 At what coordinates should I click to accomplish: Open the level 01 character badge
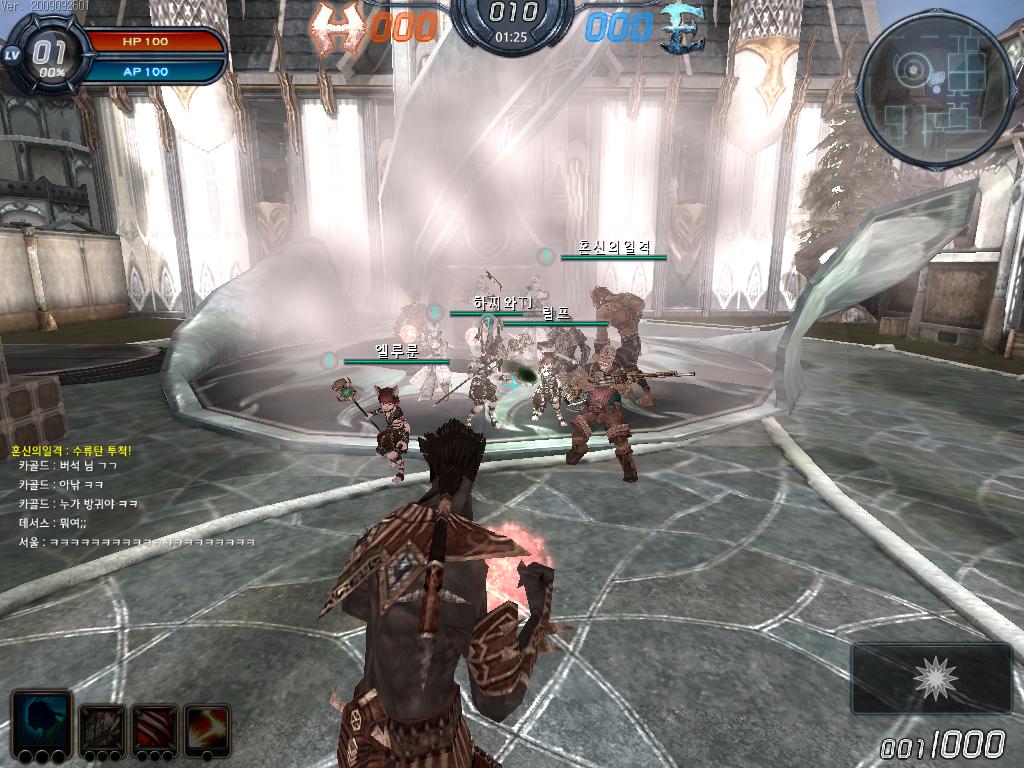[45, 57]
